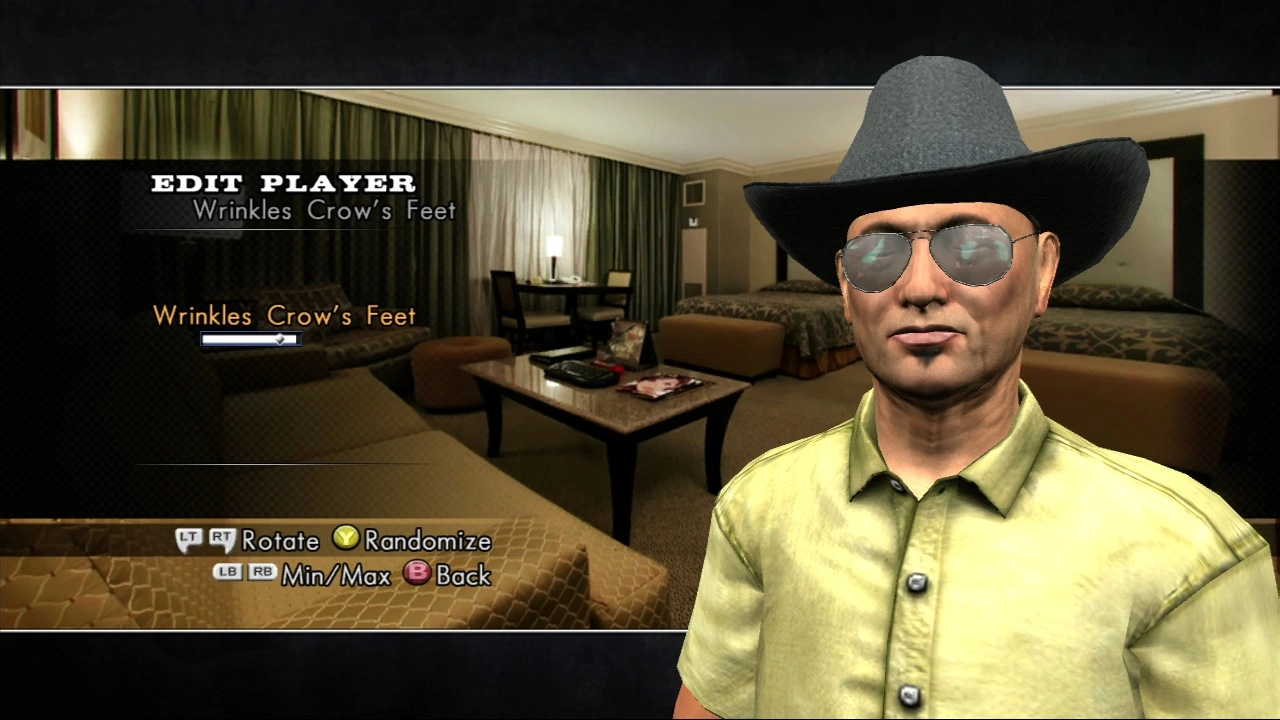Click the RT button prompt icon
The width and height of the screenshot is (1280, 720).
[x=220, y=540]
